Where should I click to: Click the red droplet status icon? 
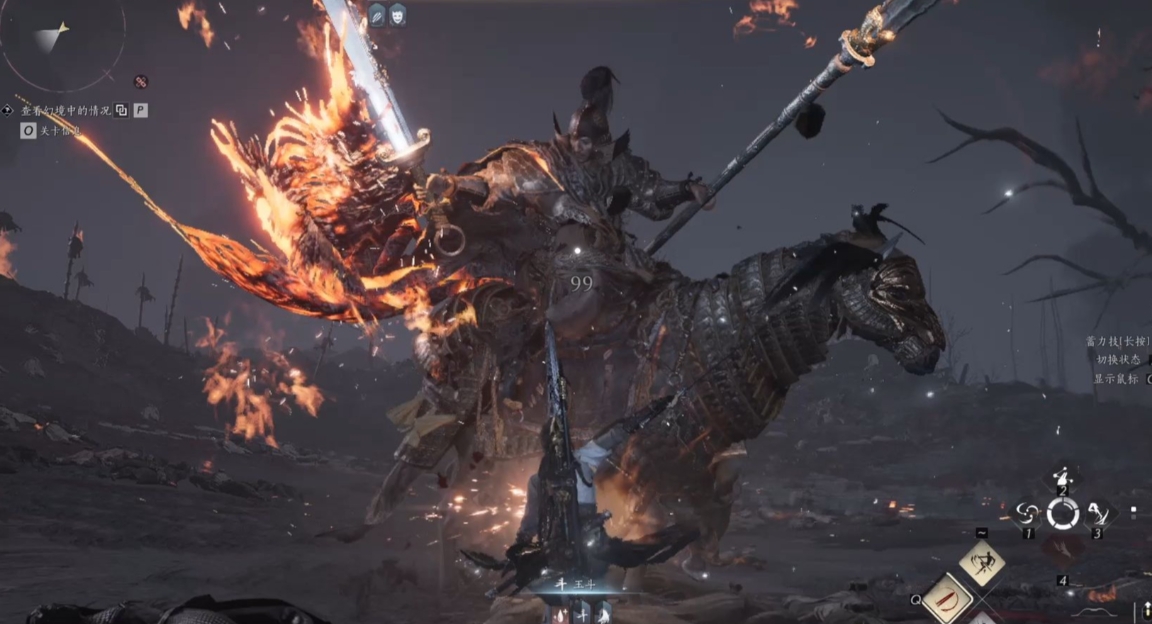(x=561, y=611)
